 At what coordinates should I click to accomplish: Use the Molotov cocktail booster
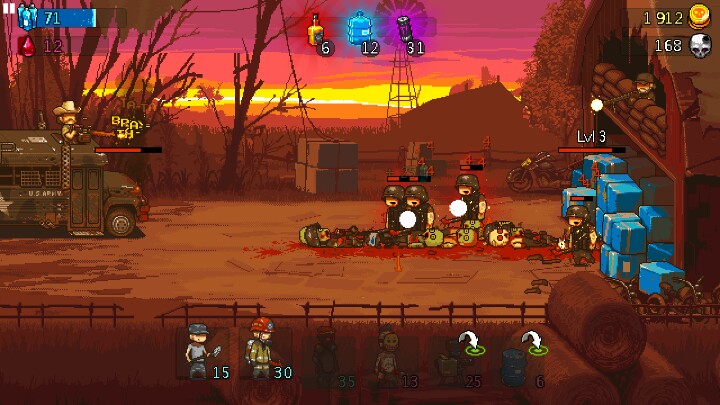coord(316,32)
